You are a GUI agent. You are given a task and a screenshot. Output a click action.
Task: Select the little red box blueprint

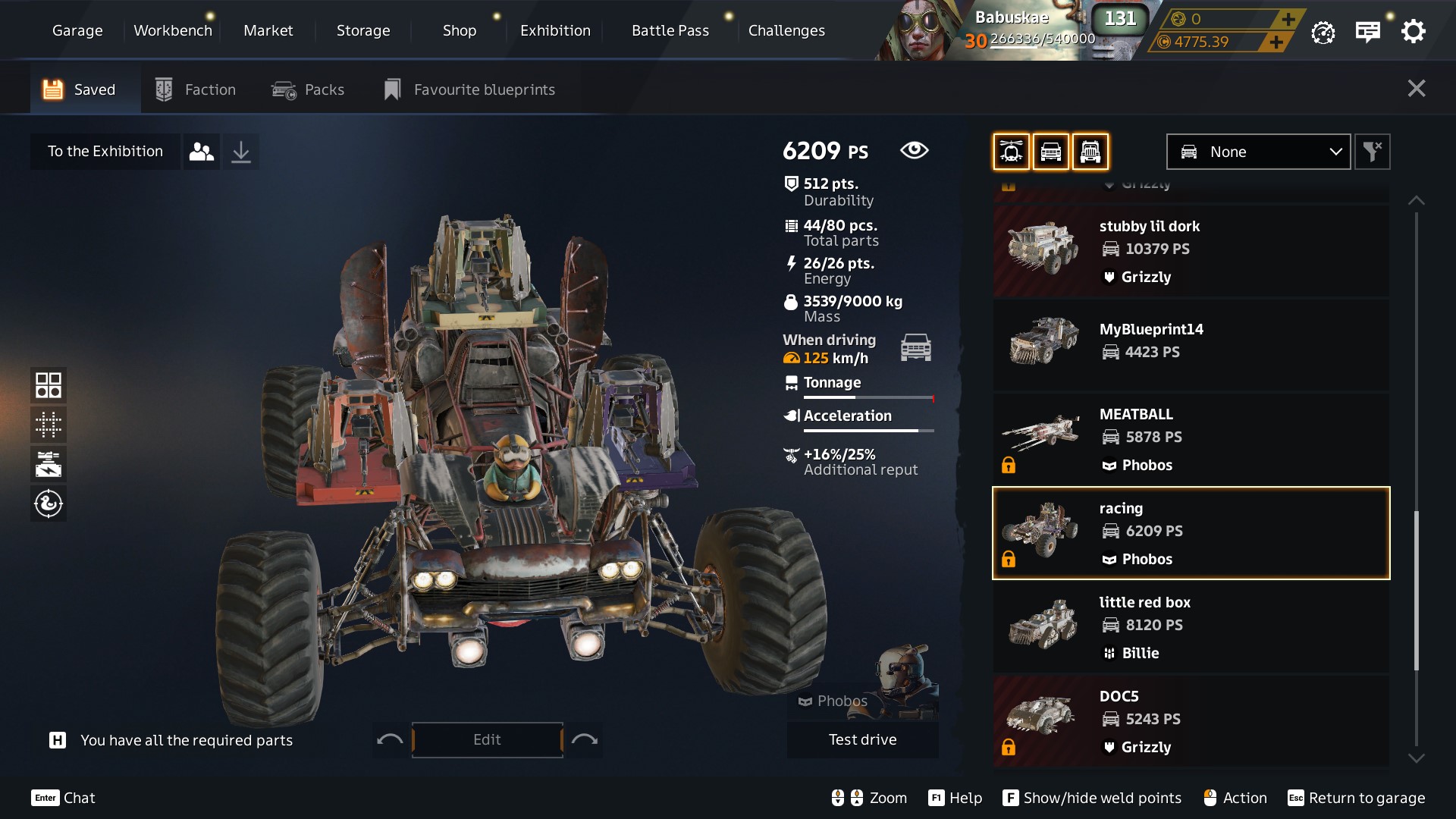1191,626
